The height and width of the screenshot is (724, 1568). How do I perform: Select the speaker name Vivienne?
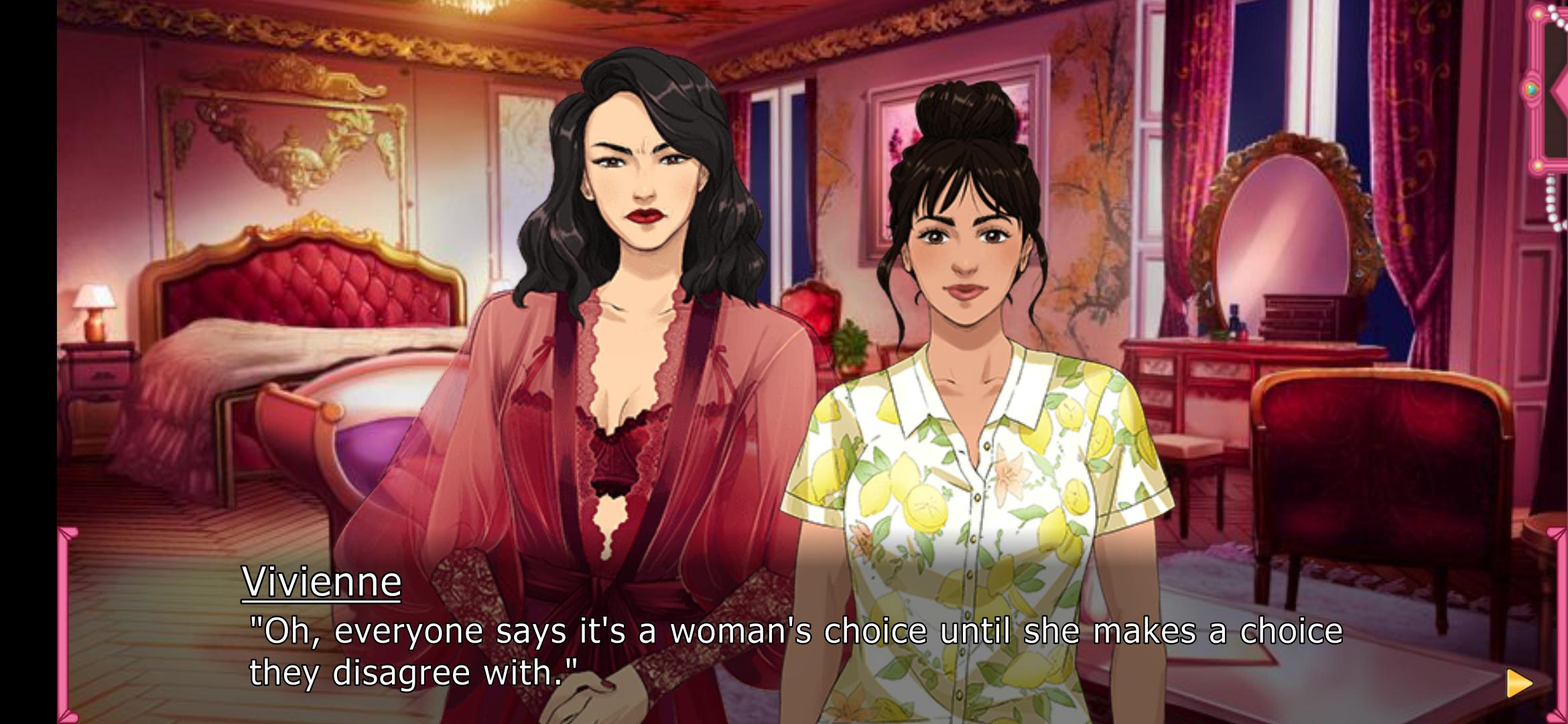(322, 582)
